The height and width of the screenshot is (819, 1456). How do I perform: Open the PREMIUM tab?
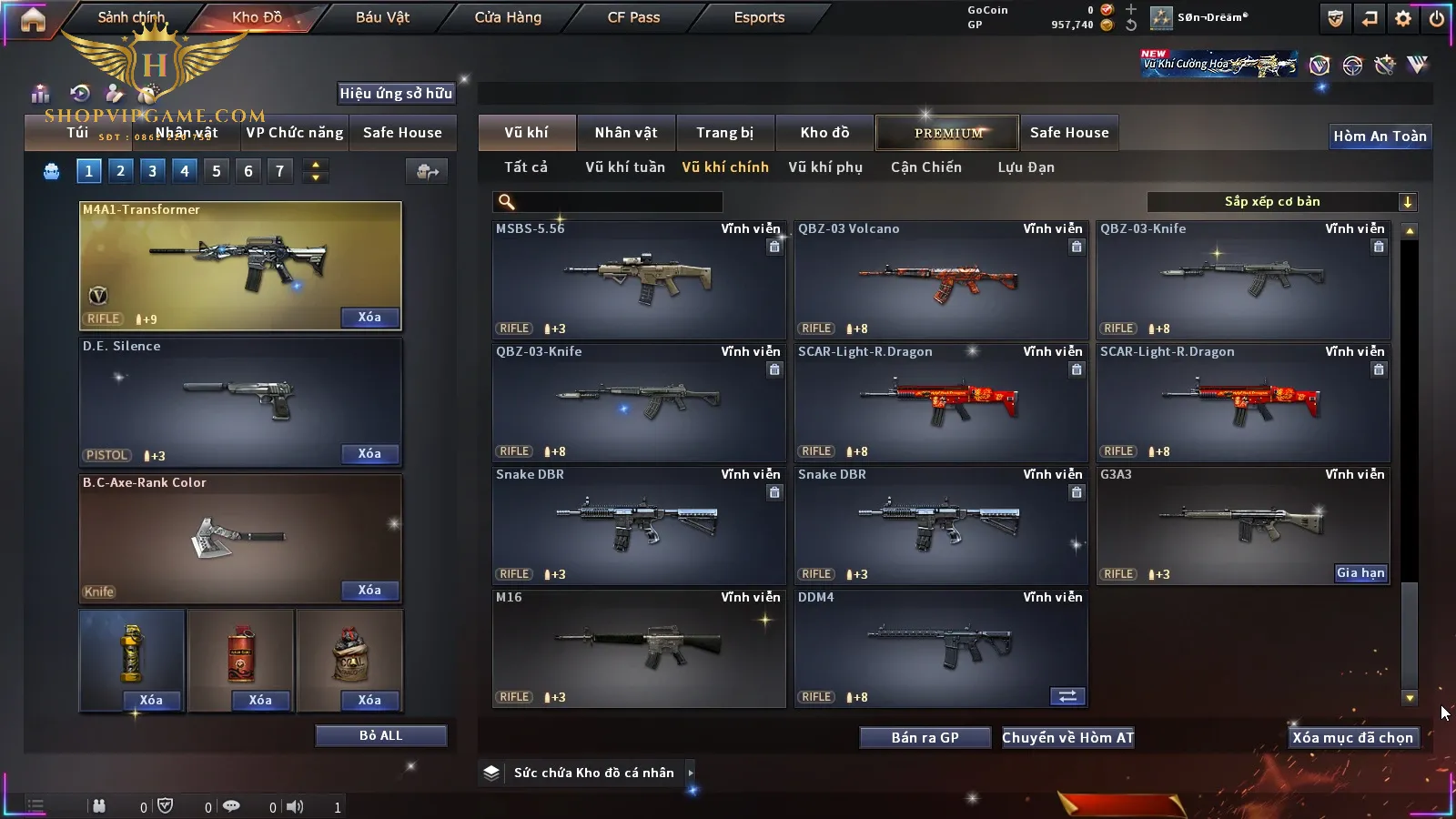coord(947,133)
